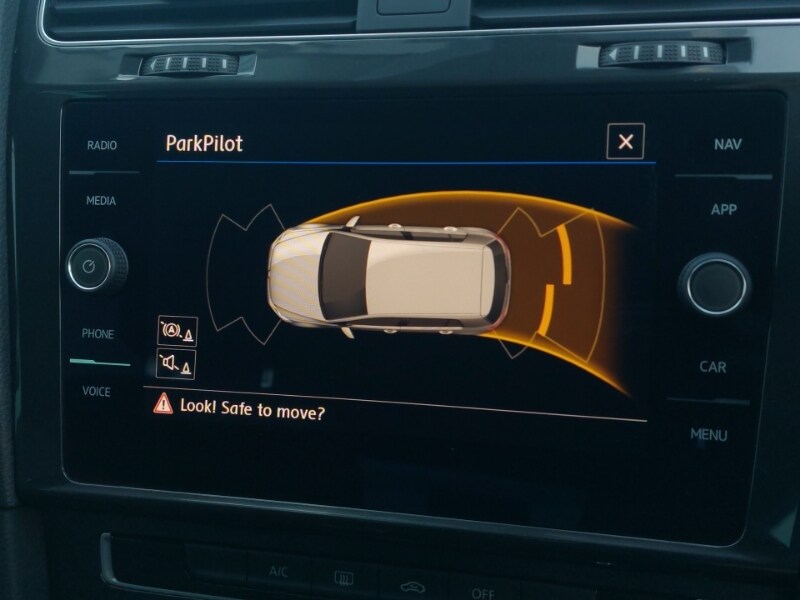The image size is (800, 600).
Task: Open the APP screen
Action: point(723,210)
